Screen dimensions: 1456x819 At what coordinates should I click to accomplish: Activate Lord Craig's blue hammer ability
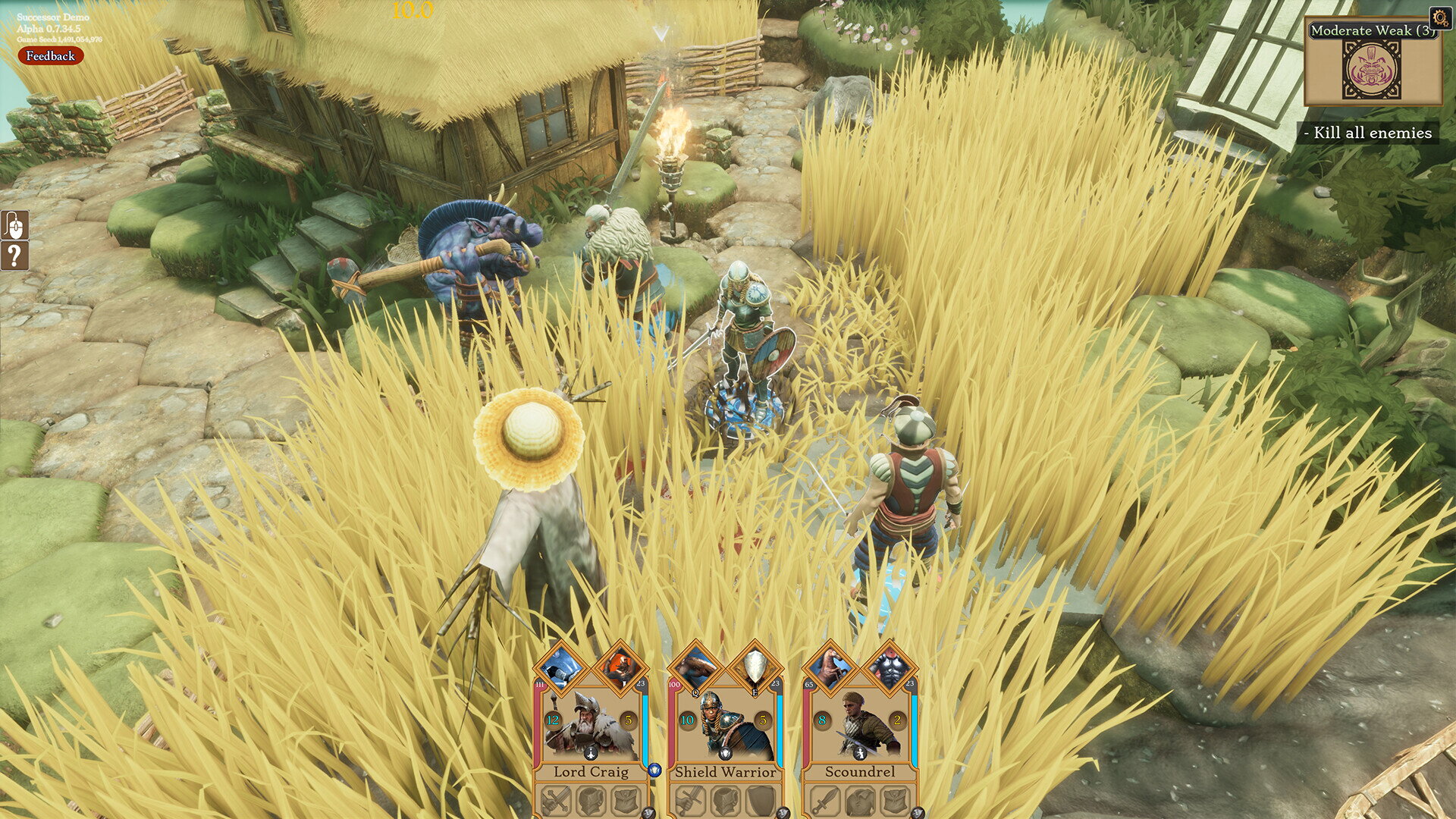point(562,668)
